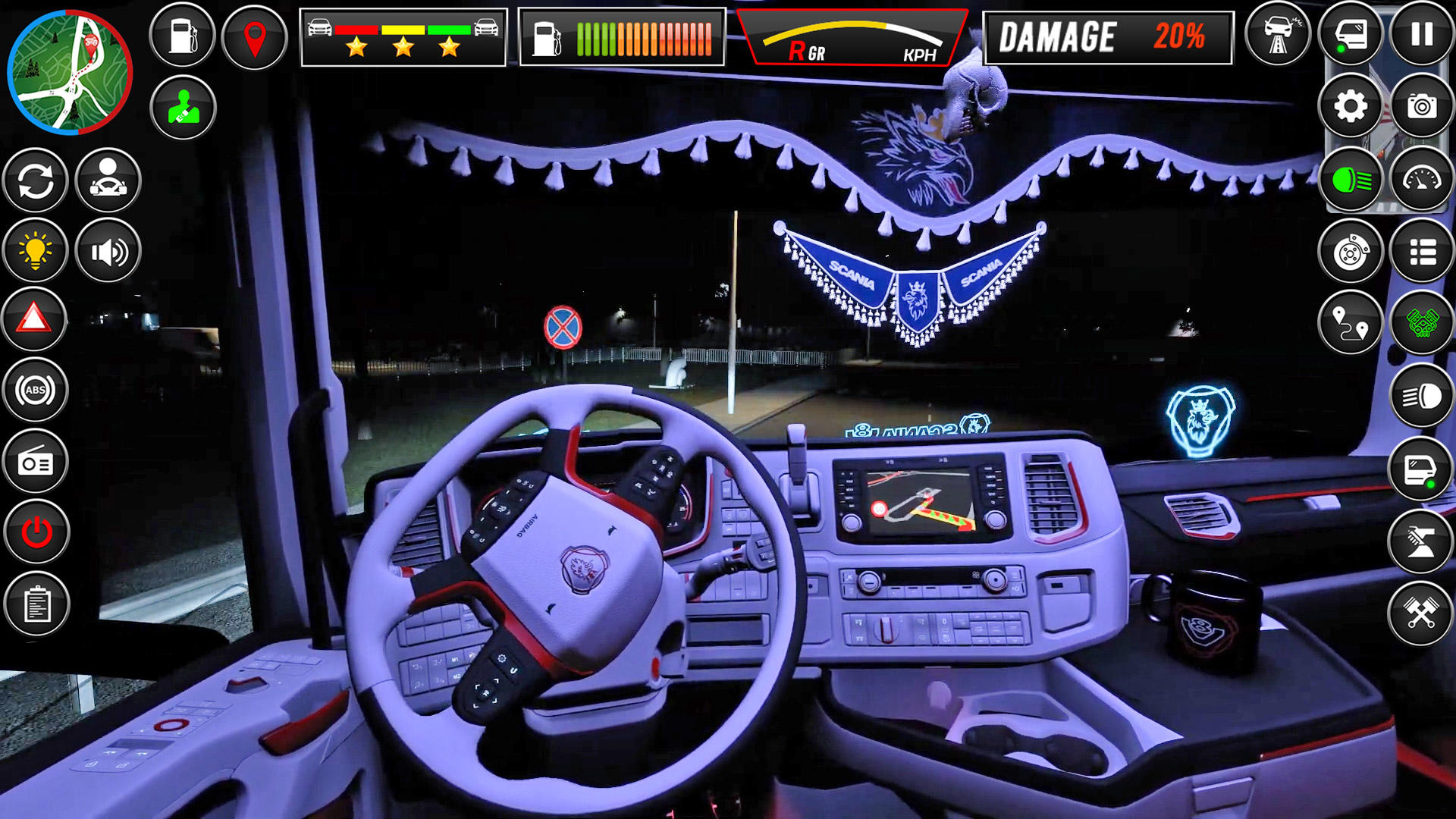Select the green seatbelt icon
The image size is (1456, 819).
182,106
